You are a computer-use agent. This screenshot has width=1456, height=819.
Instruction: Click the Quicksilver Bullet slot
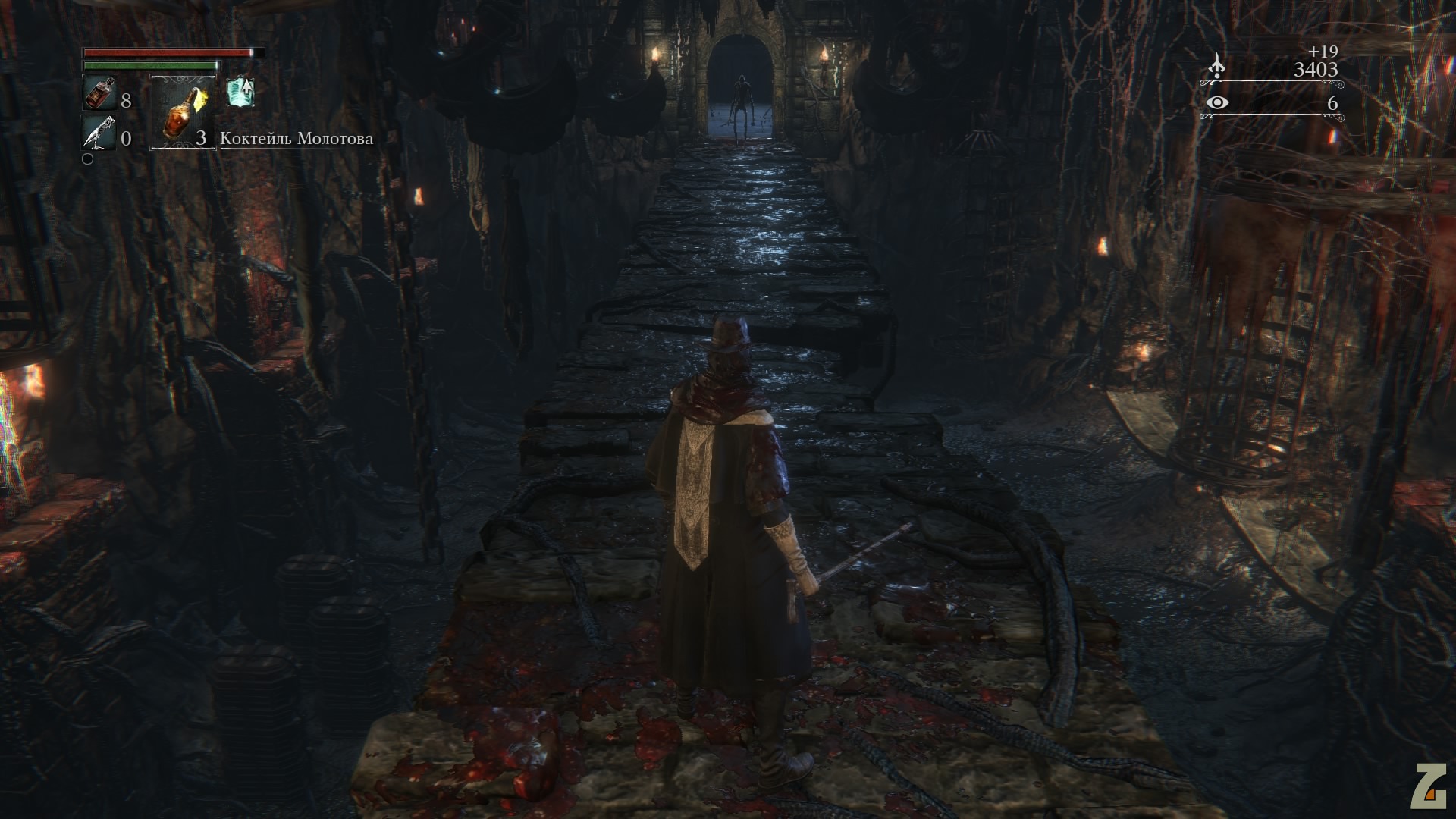[x=99, y=132]
